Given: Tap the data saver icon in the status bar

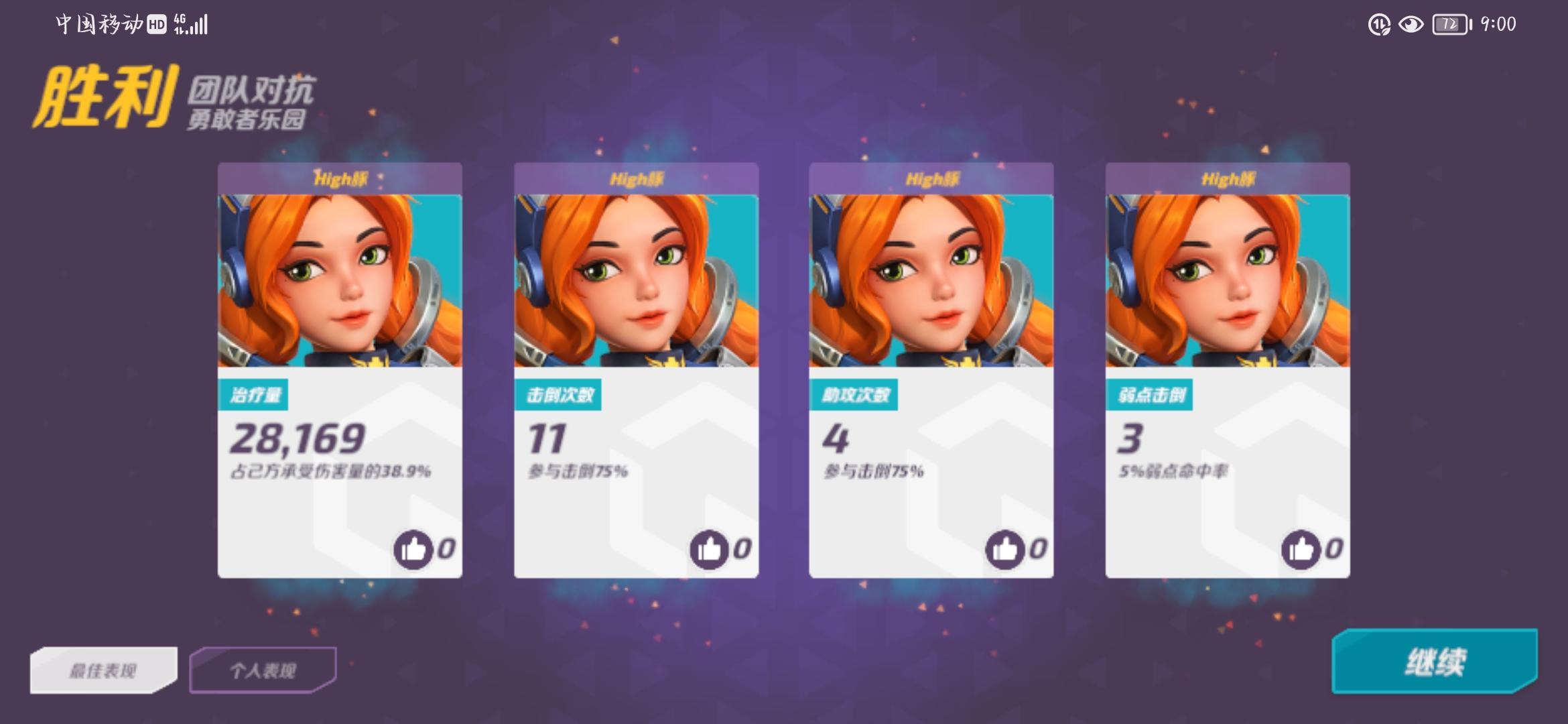Looking at the screenshot, I should [1378, 25].
